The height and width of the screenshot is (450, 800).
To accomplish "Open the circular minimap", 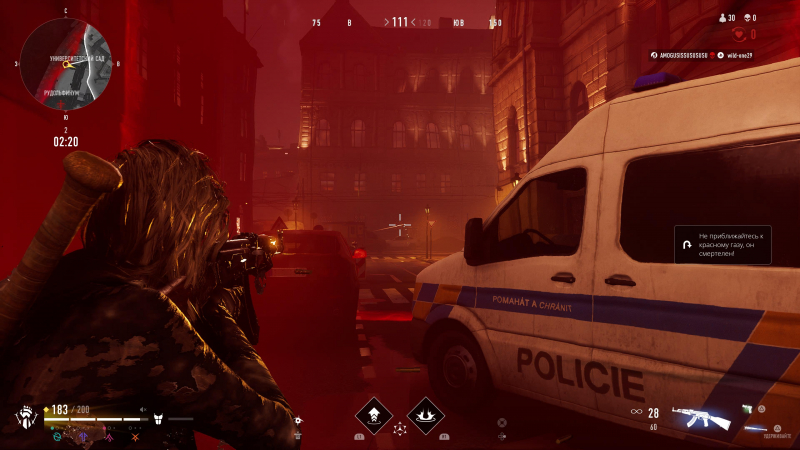I will click(65, 63).
